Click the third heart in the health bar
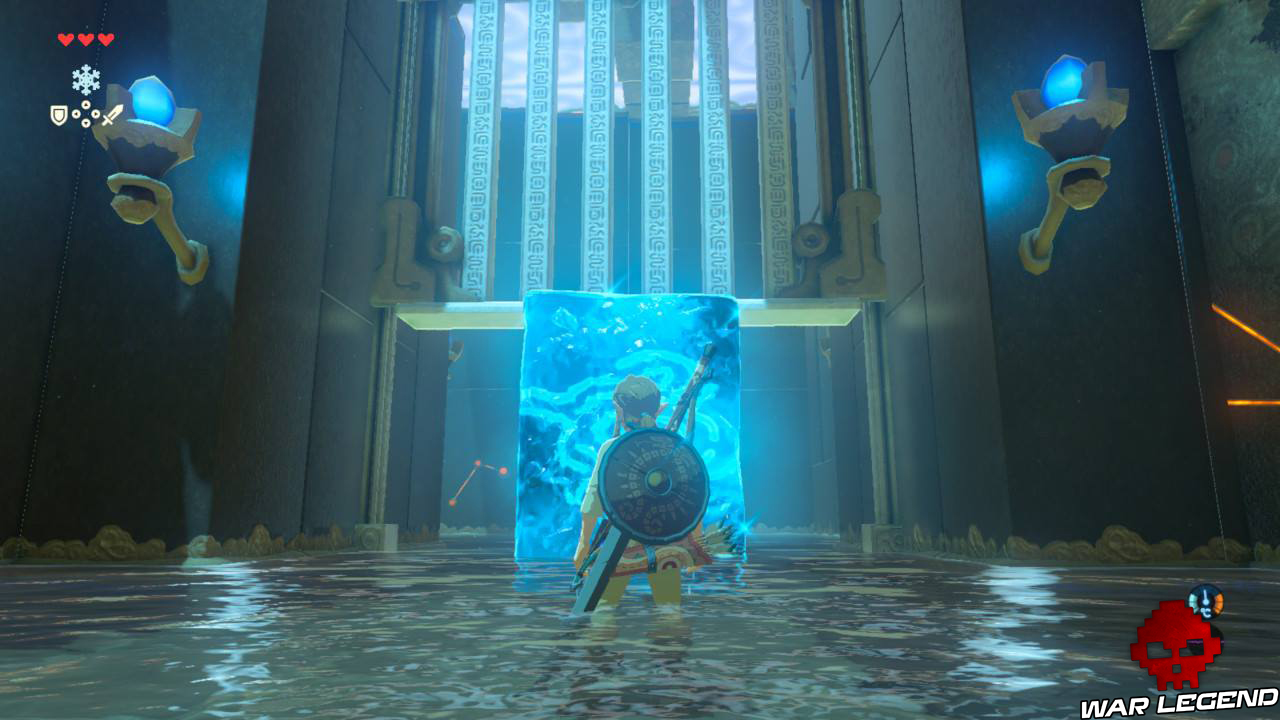 (104, 39)
